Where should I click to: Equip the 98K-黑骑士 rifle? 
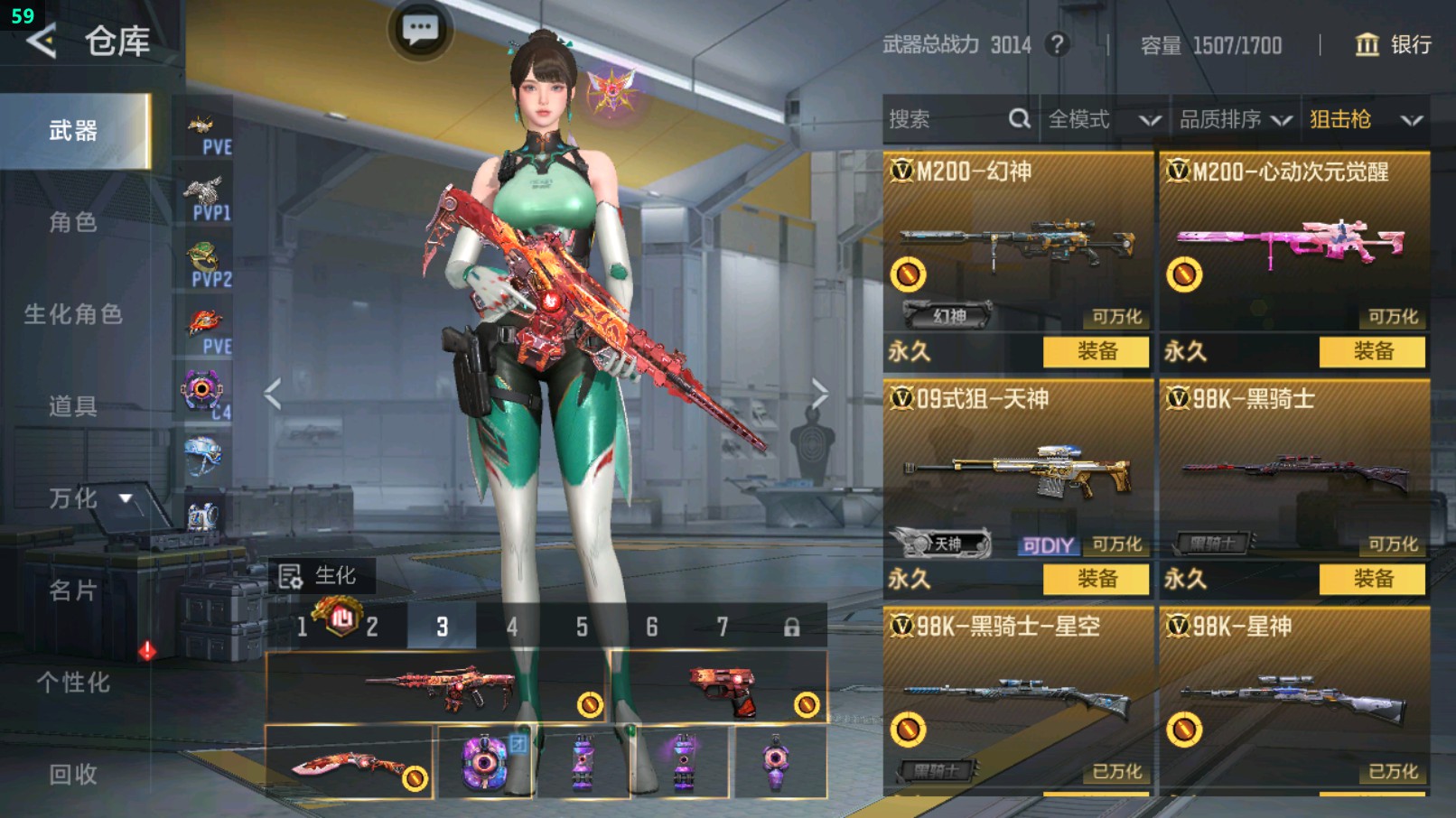pyautogui.click(x=1372, y=579)
